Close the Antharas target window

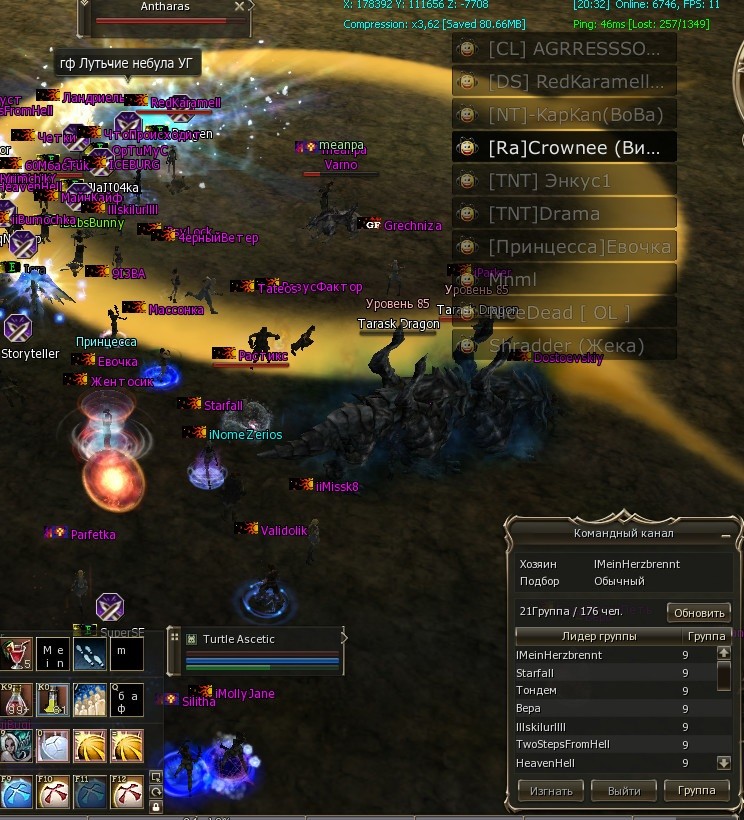click(x=239, y=7)
